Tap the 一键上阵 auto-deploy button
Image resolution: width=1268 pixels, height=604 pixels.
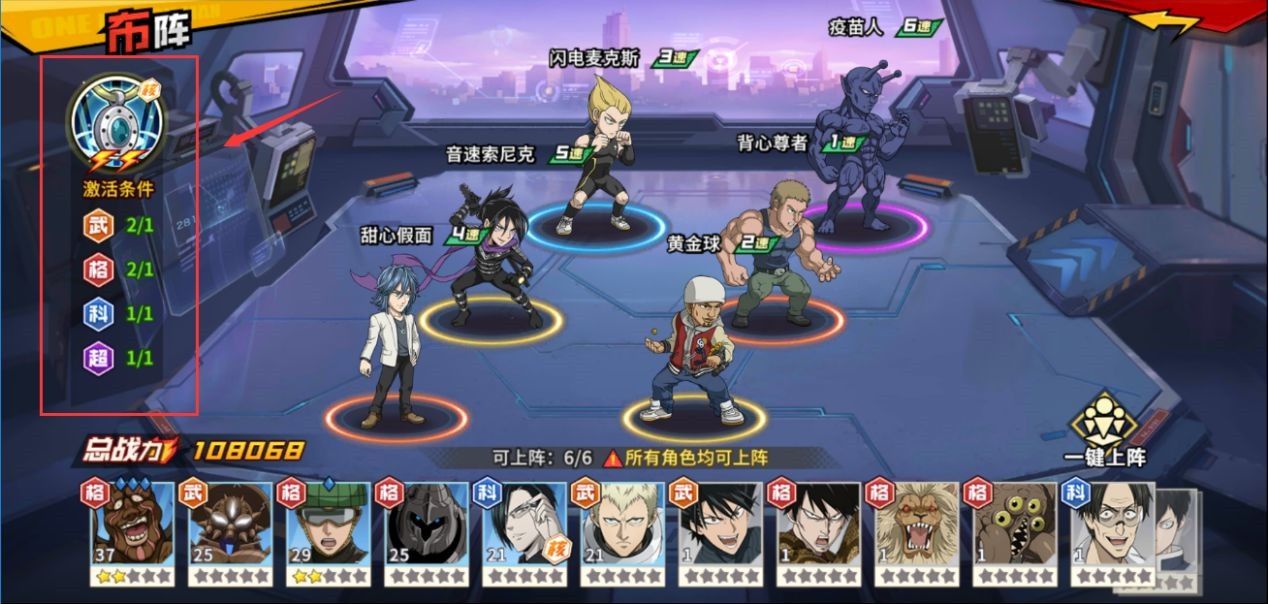[x=1104, y=432]
